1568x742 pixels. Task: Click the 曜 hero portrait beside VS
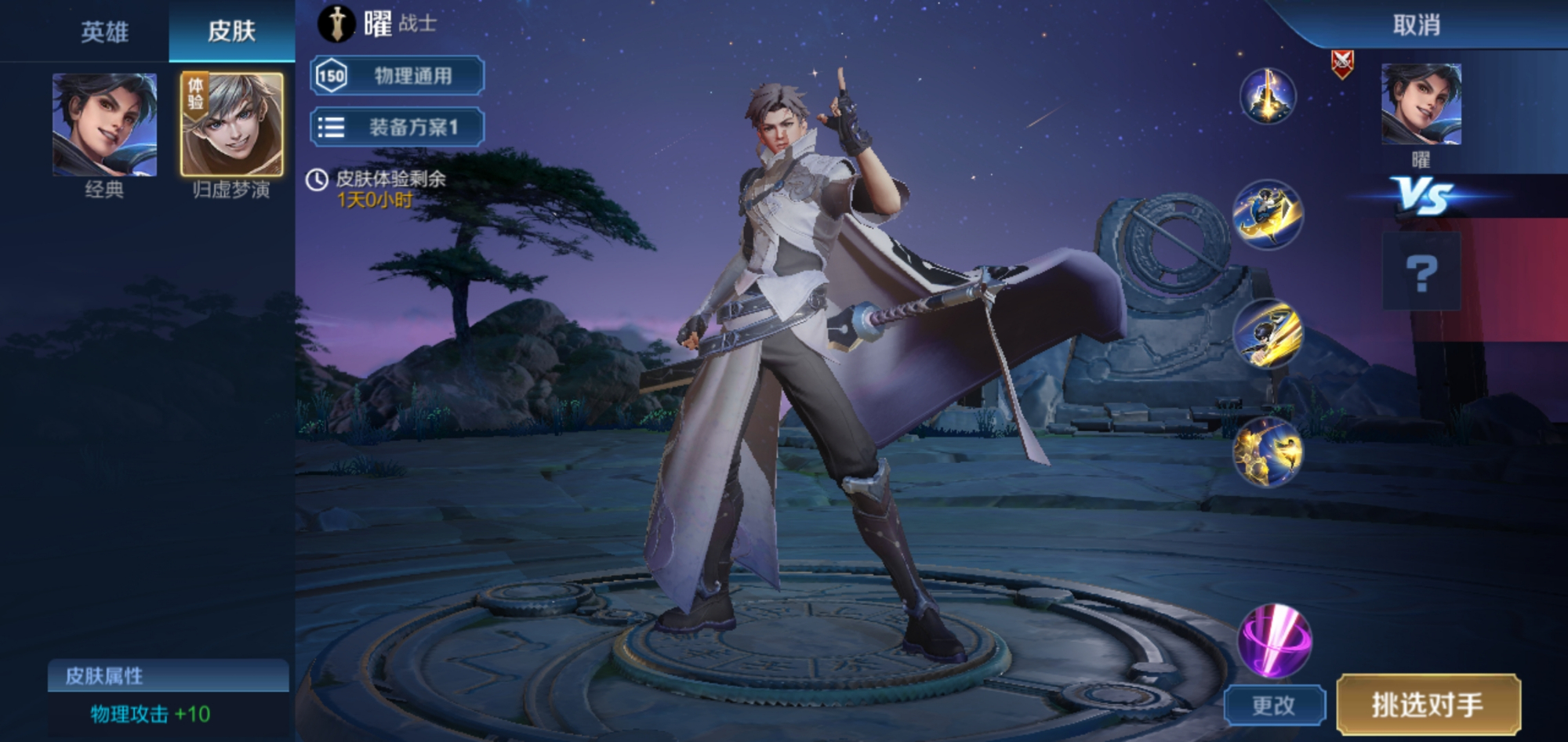coord(1421,105)
